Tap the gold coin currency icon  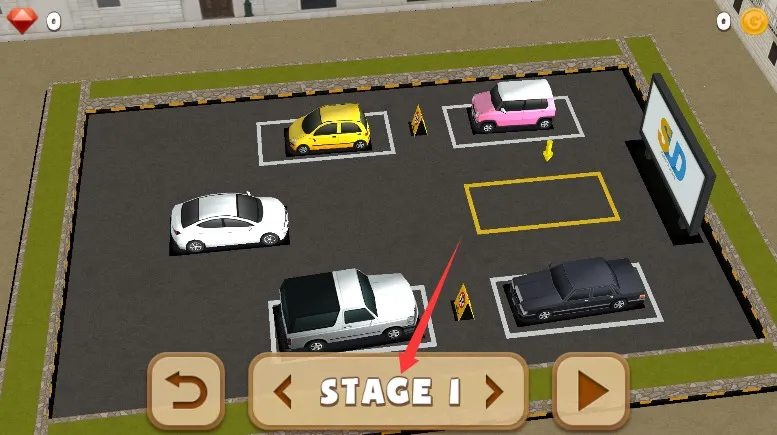point(753,21)
